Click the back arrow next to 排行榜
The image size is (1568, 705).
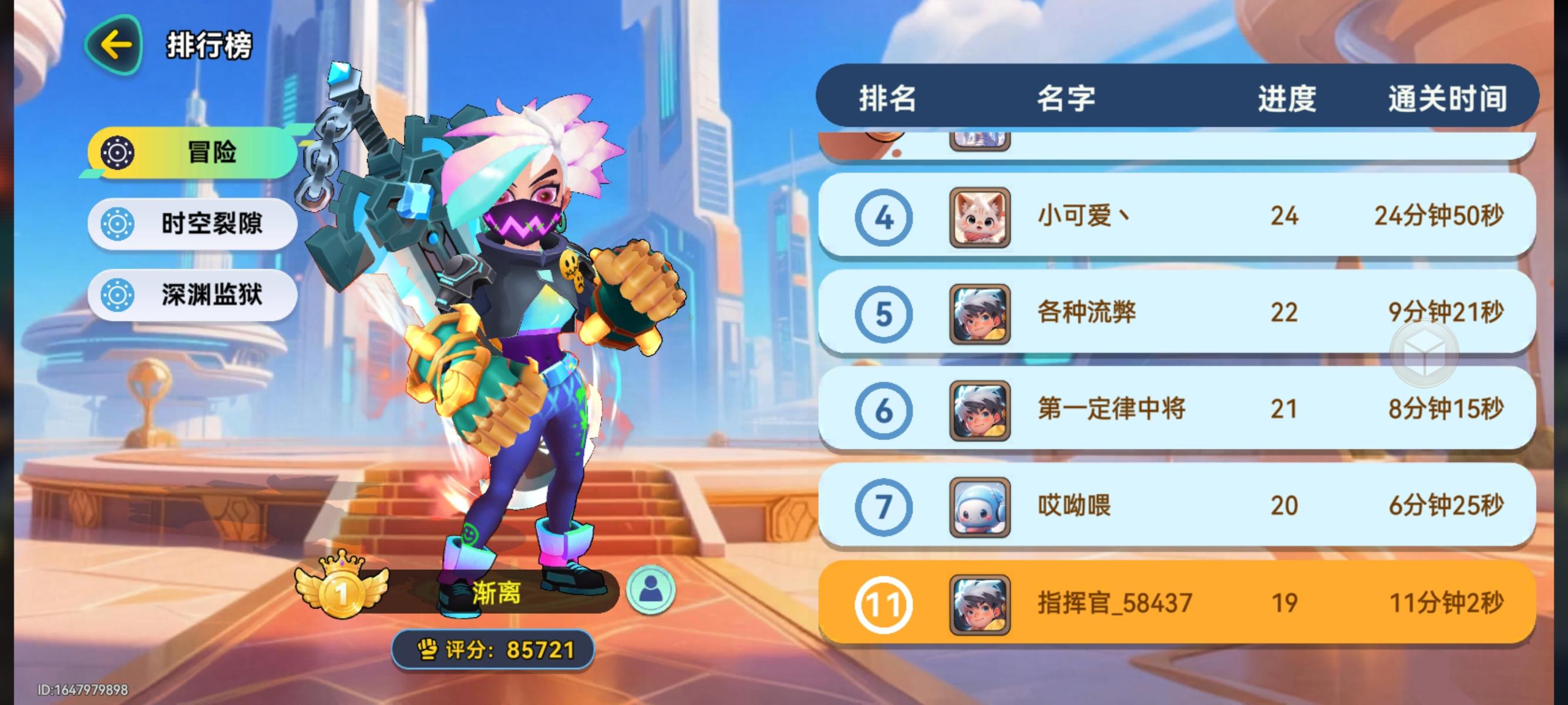[115, 44]
